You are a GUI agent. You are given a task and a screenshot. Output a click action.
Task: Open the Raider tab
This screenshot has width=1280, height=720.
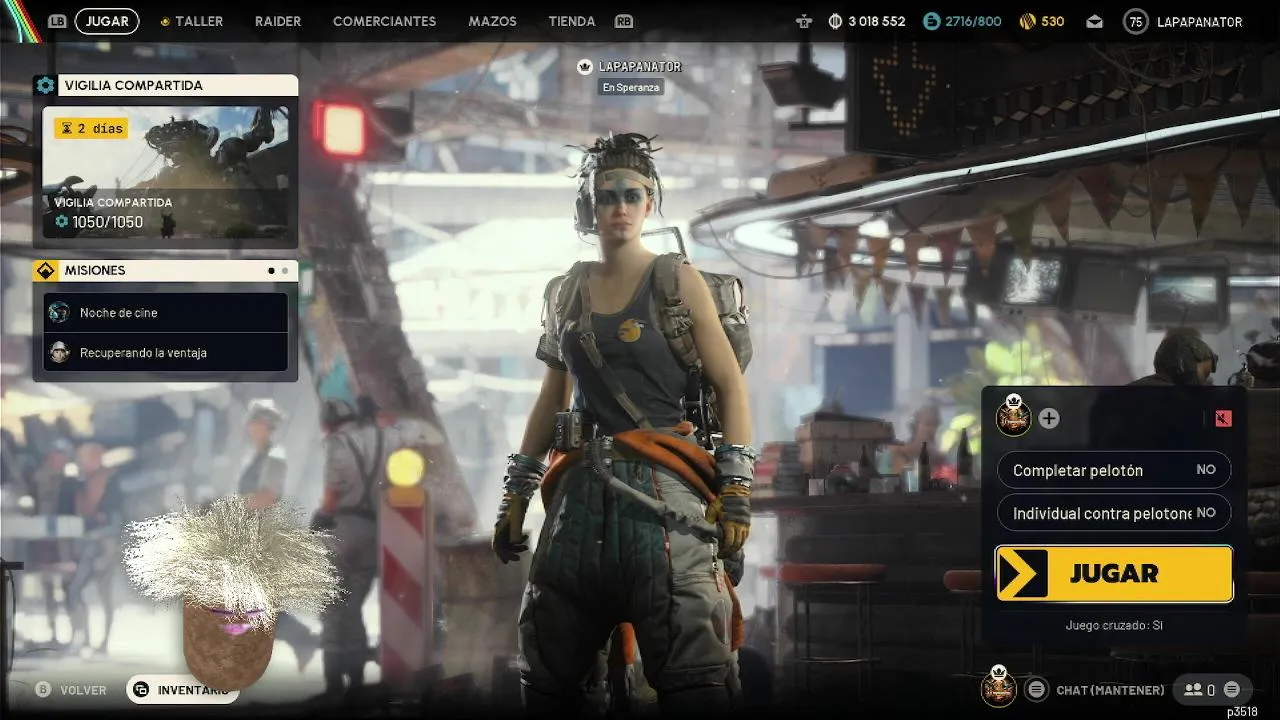[278, 21]
